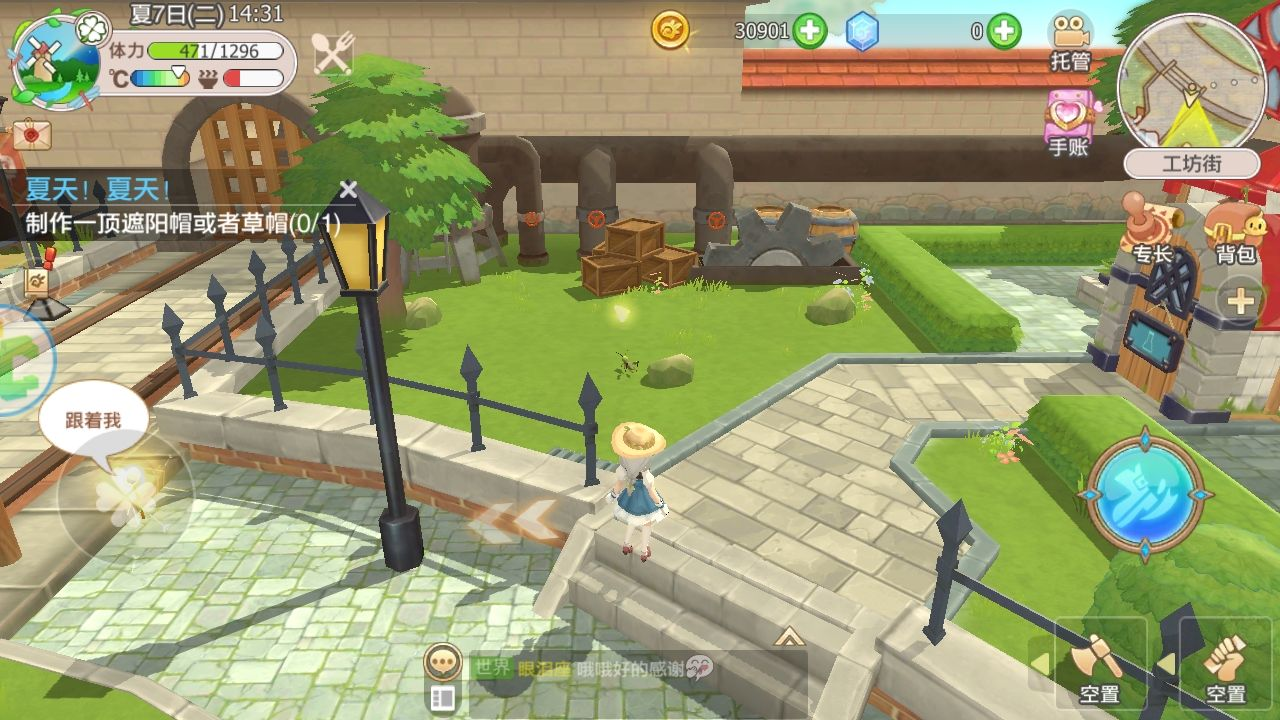Add gold coins with the plus button

click(809, 32)
